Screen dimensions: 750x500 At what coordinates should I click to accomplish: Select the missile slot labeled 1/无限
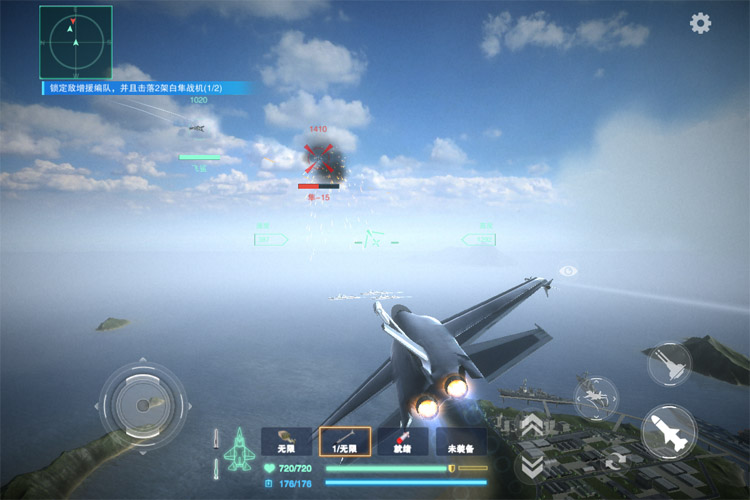345,441
